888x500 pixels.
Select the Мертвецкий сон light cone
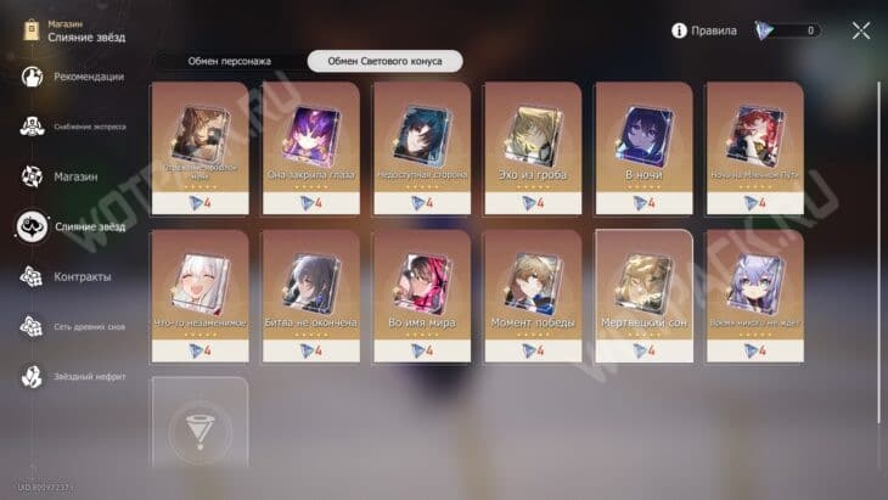(x=643, y=295)
